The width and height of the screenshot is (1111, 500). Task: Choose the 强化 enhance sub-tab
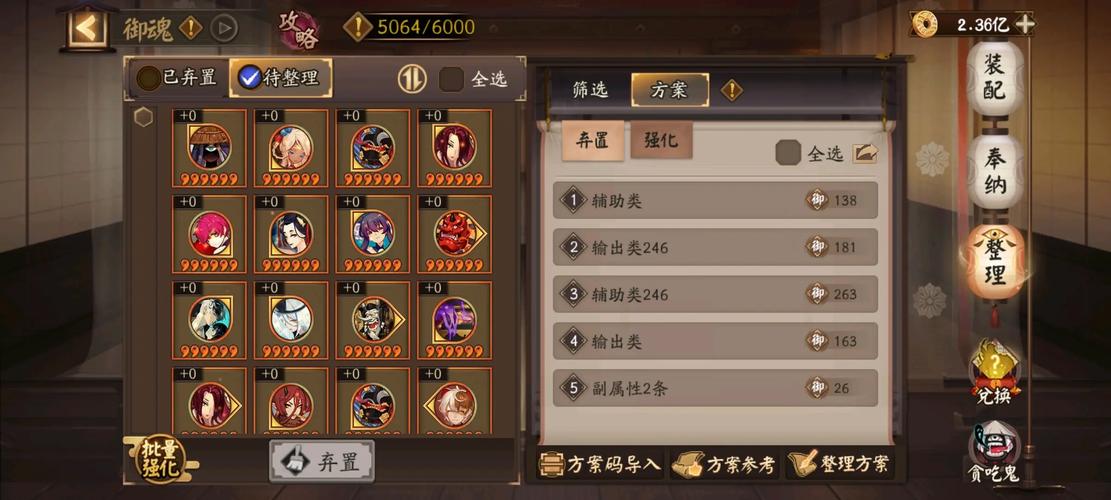click(x=660, y=141)
